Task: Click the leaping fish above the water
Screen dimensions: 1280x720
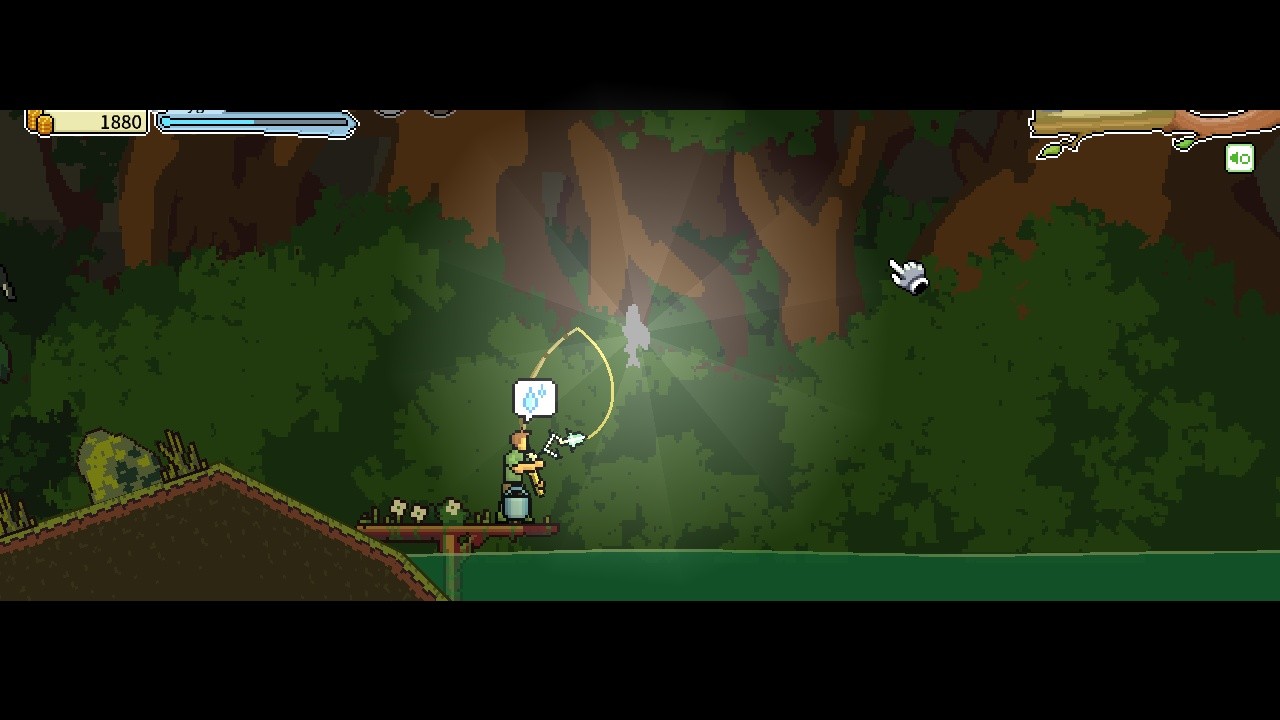Action: pyautogui.click(x=635, y=335)
